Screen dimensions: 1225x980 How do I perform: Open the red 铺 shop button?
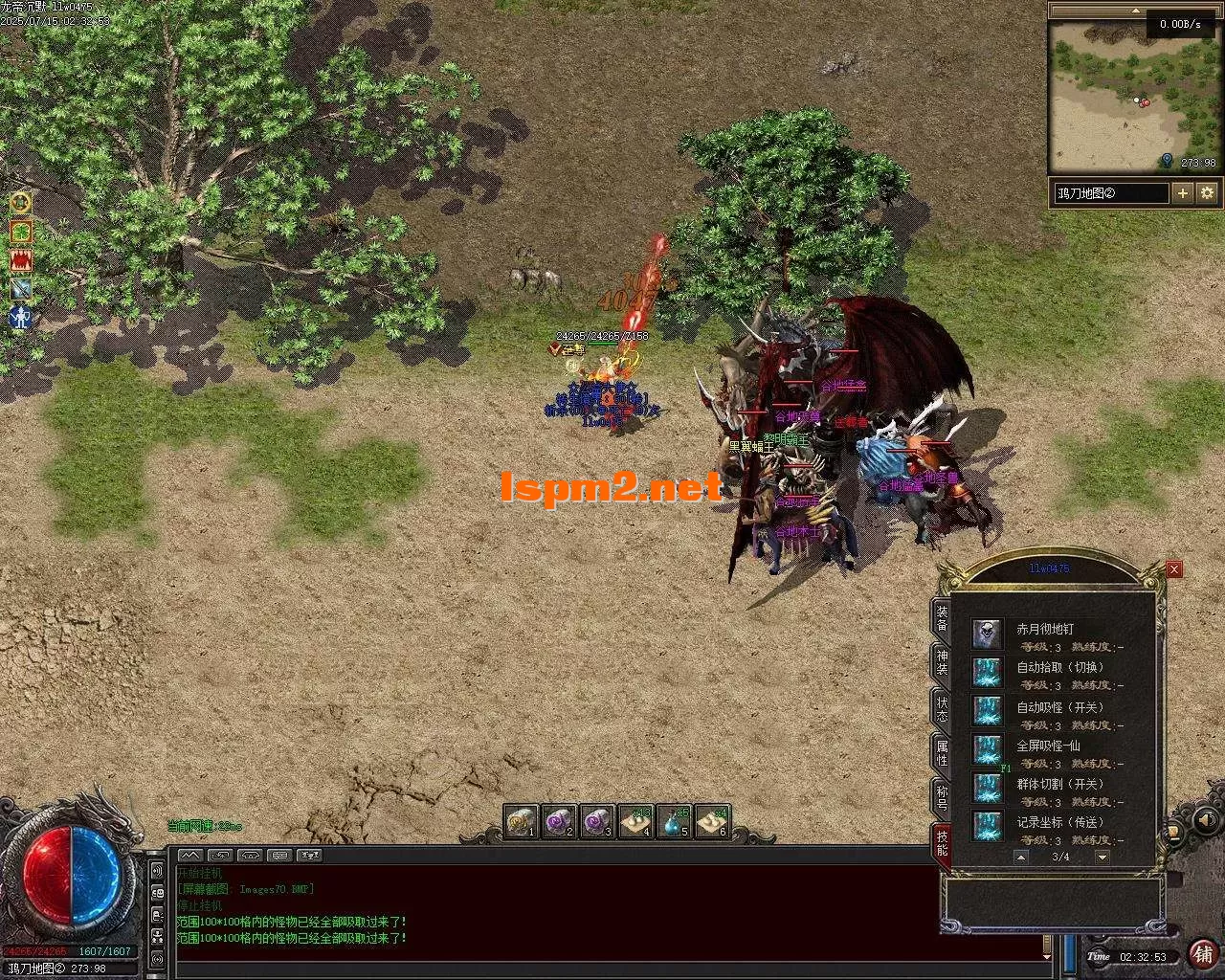(x=1202, y=954)
